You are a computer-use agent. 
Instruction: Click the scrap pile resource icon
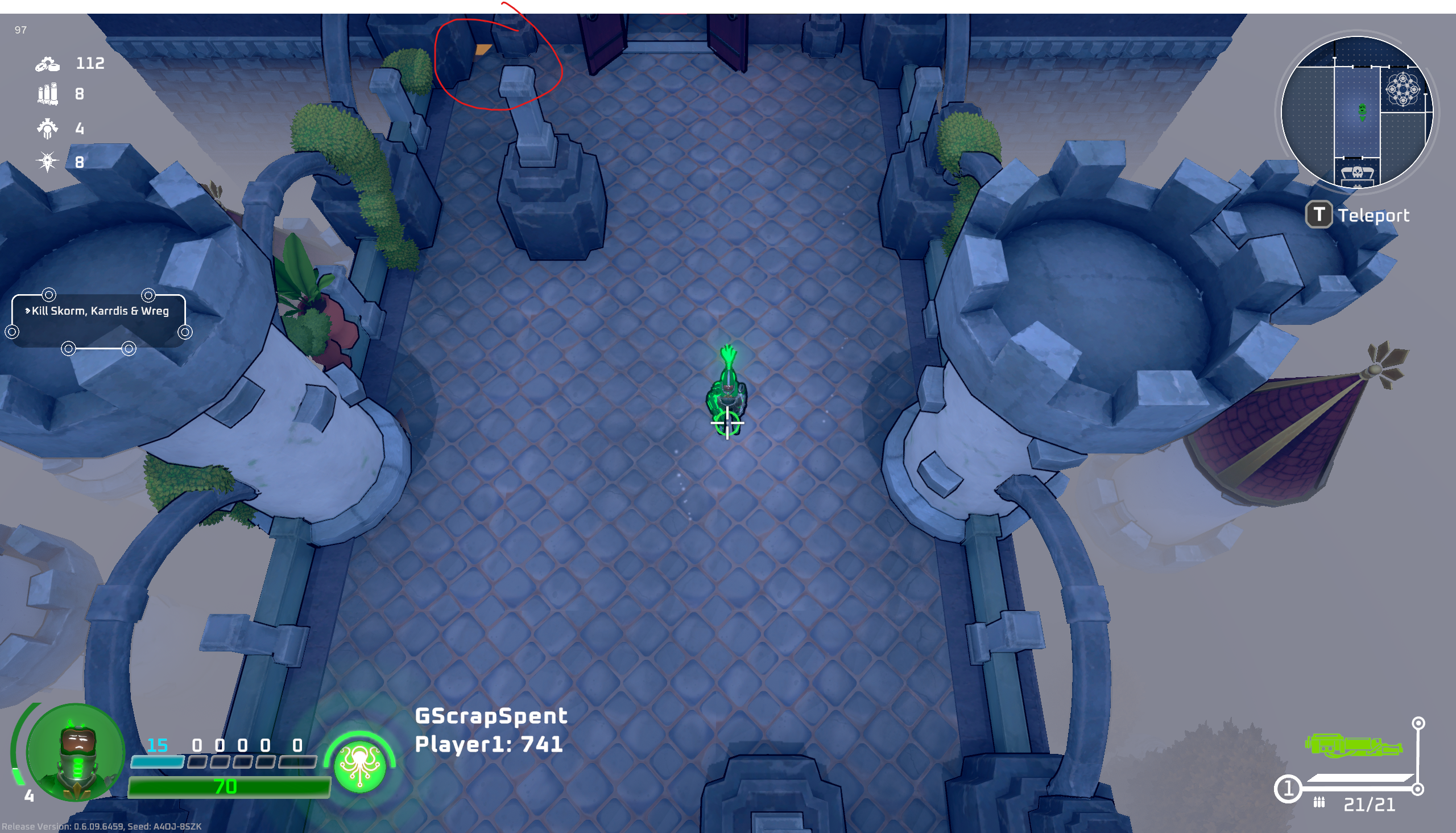pos(47,64)
